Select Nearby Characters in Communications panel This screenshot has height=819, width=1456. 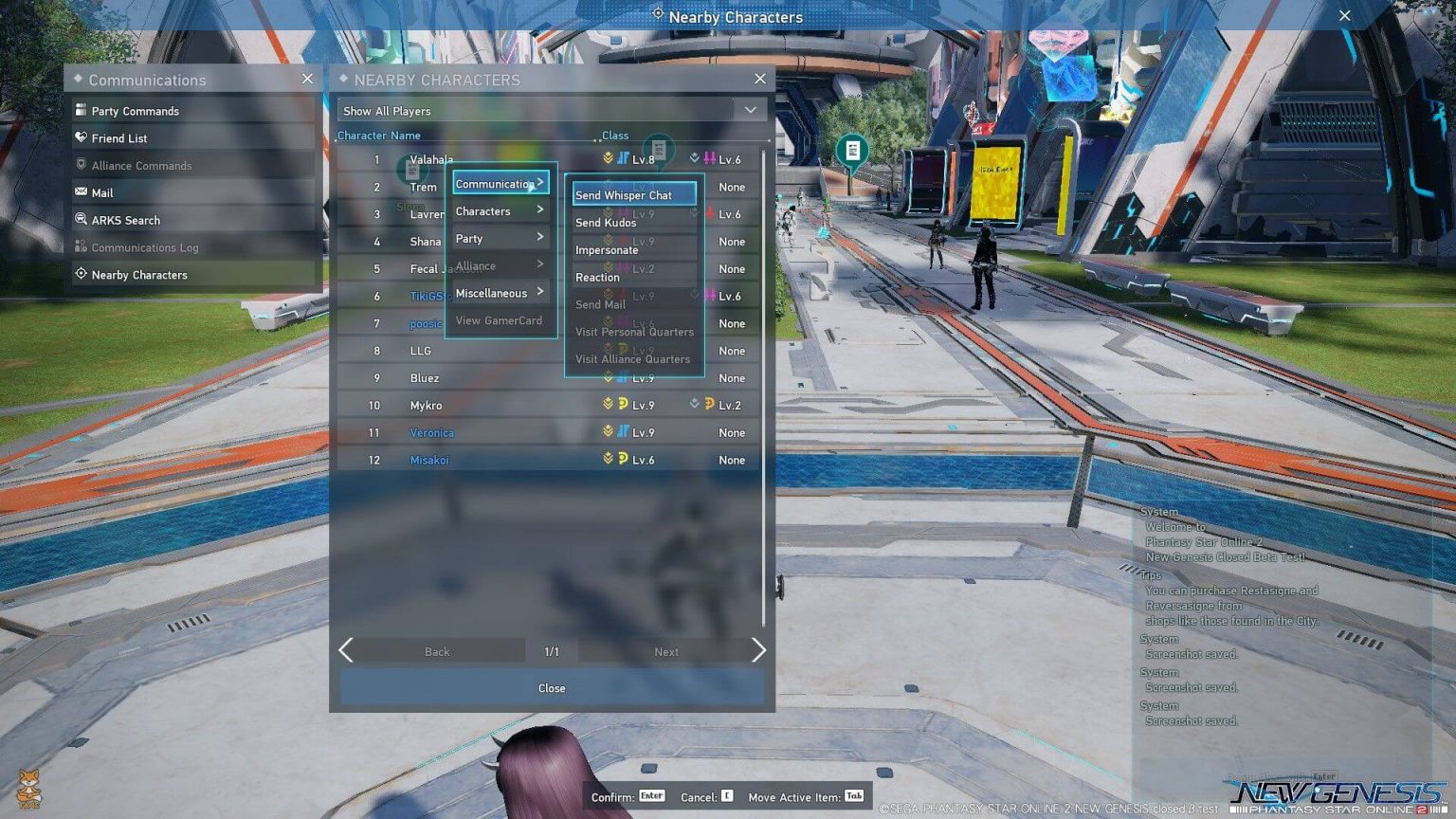[142, 274]
